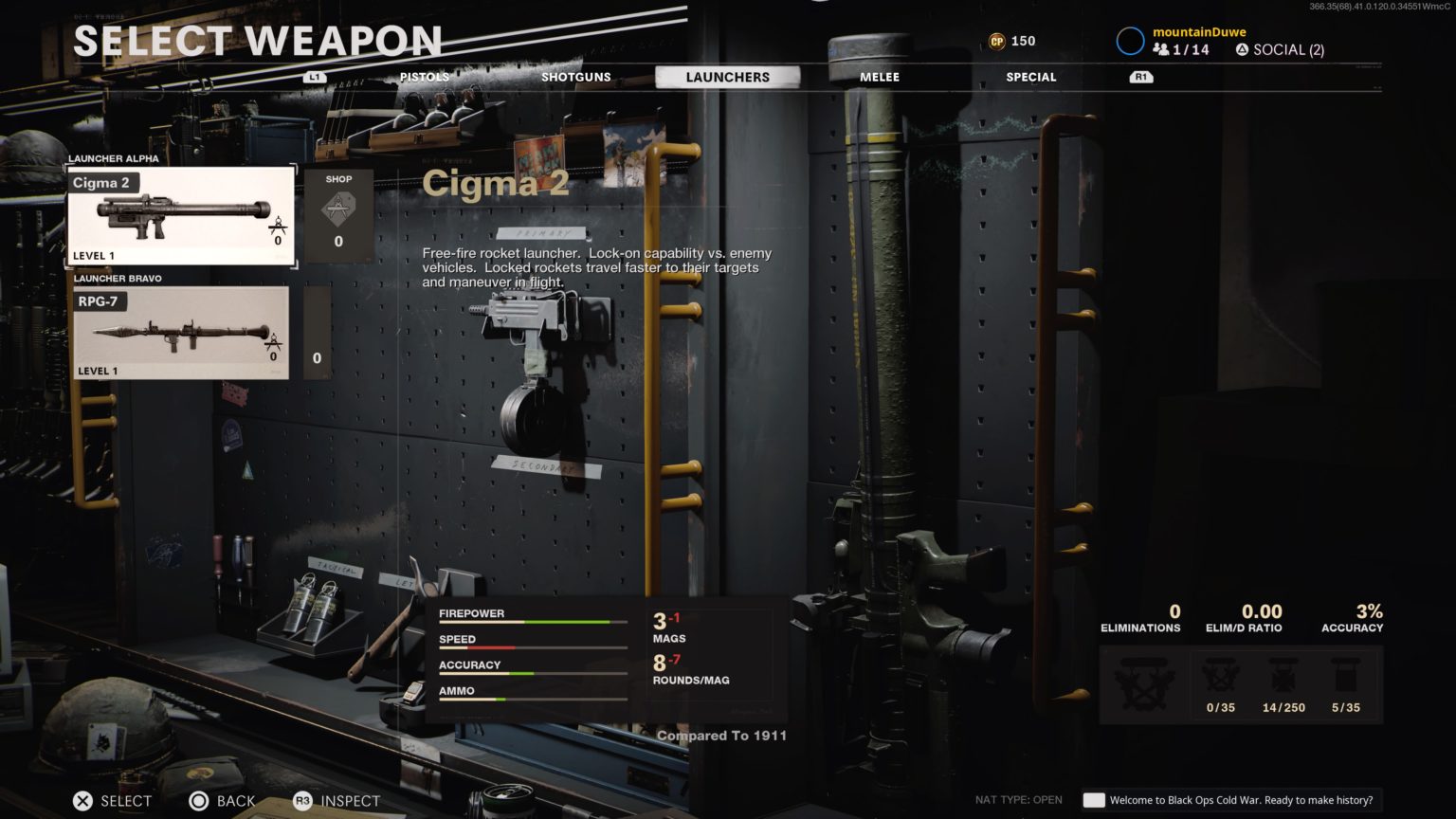Open the SOCIAL (2) panel icon
The width and height of the screenshot is (1456, 819).
pyautogui.click(x=1242, y=49)
